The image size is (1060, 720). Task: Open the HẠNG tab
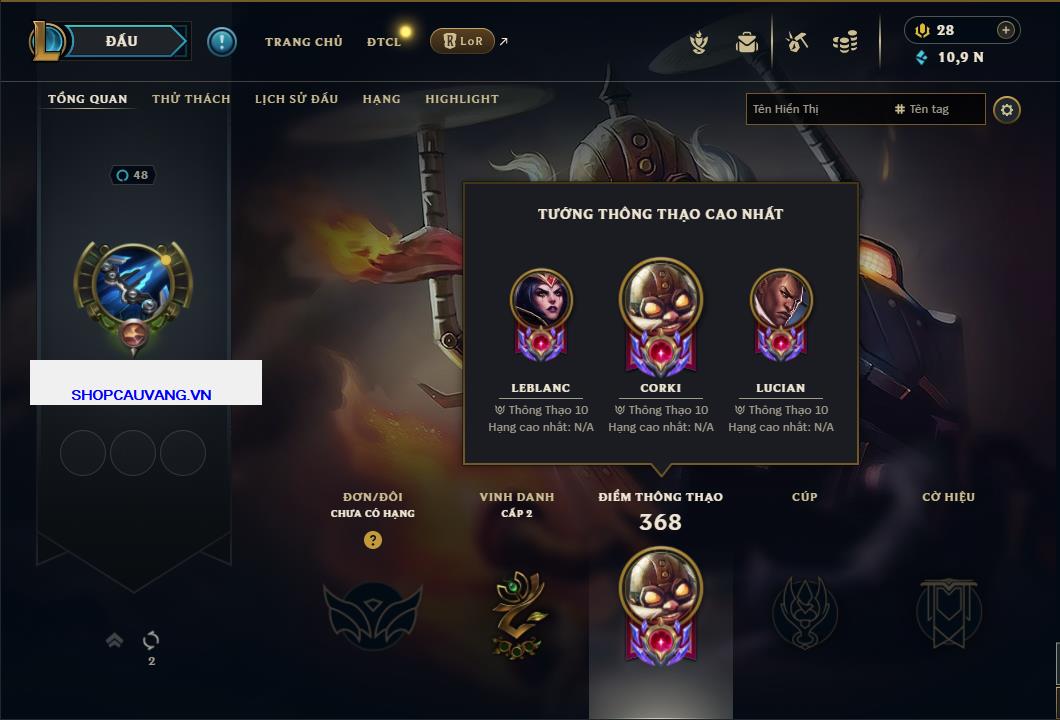[381, 99]
